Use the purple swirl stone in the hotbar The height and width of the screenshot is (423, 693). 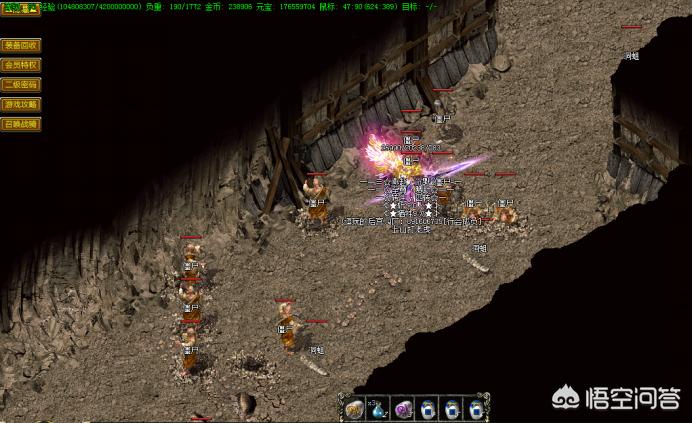403,408
